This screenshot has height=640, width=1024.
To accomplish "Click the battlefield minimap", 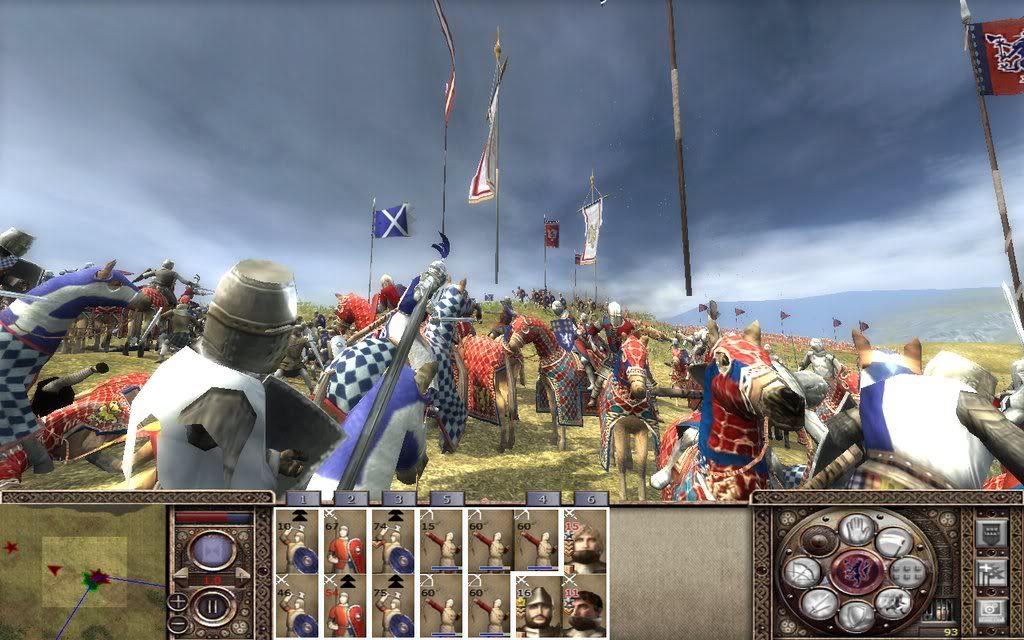I will click(84, 571).
